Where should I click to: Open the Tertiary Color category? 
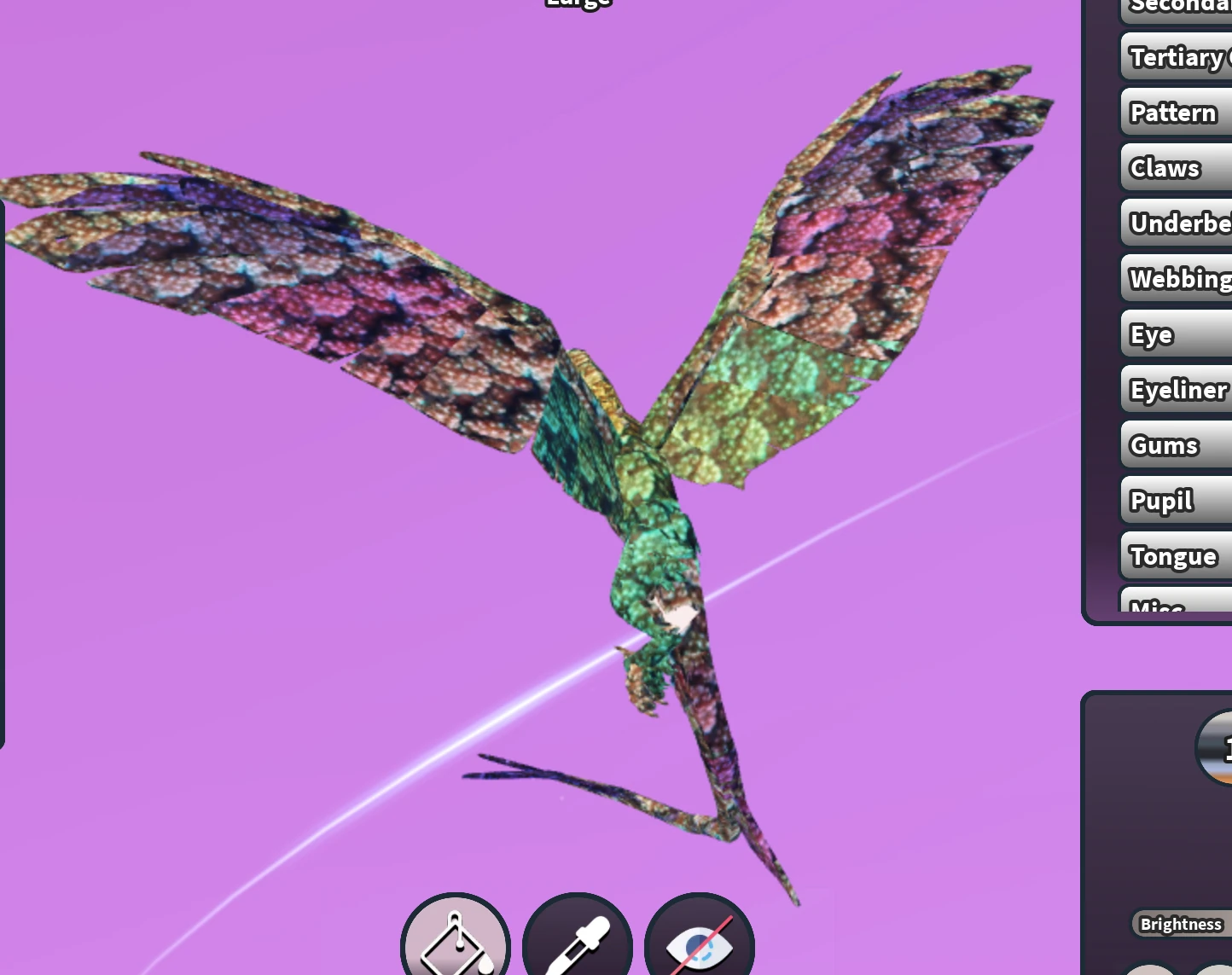1186,56
